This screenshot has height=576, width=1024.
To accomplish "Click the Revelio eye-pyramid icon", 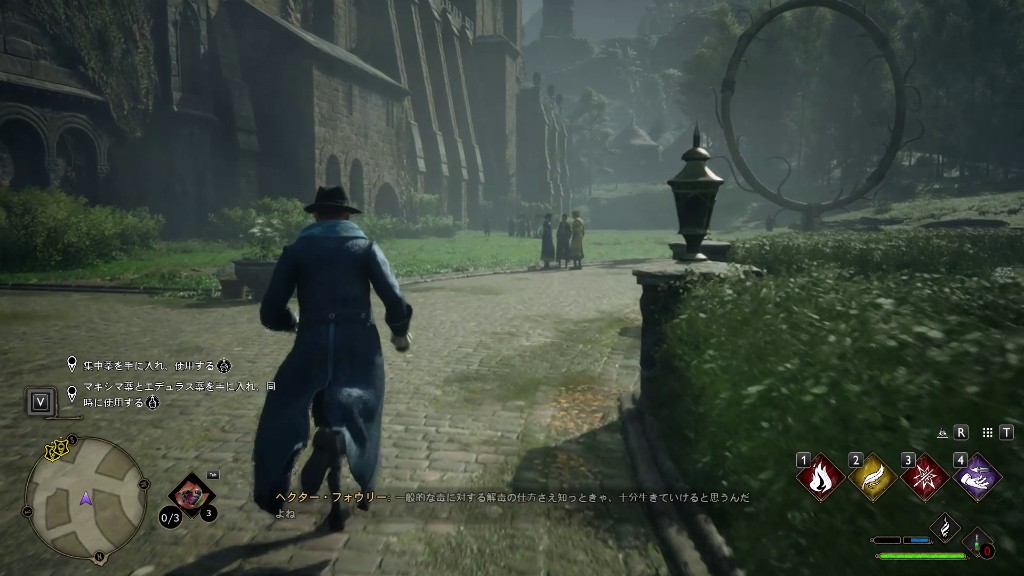I will click(942, 433).
